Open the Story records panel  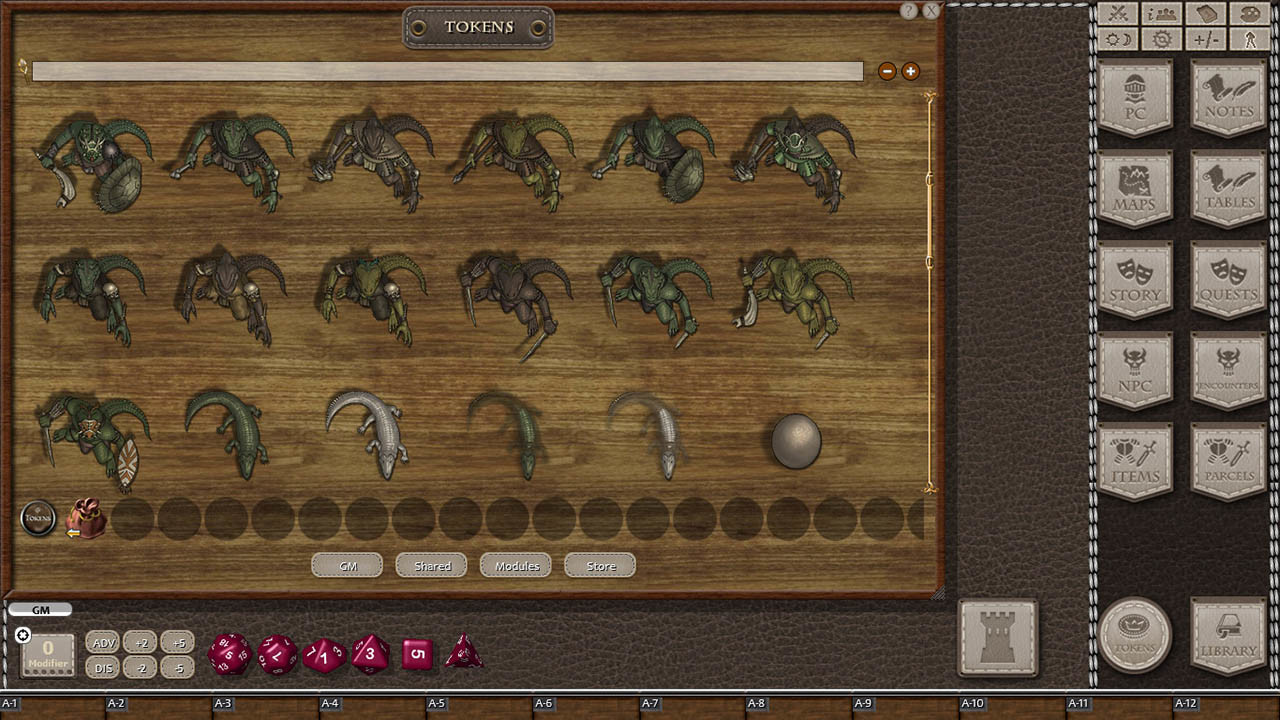1136,281
